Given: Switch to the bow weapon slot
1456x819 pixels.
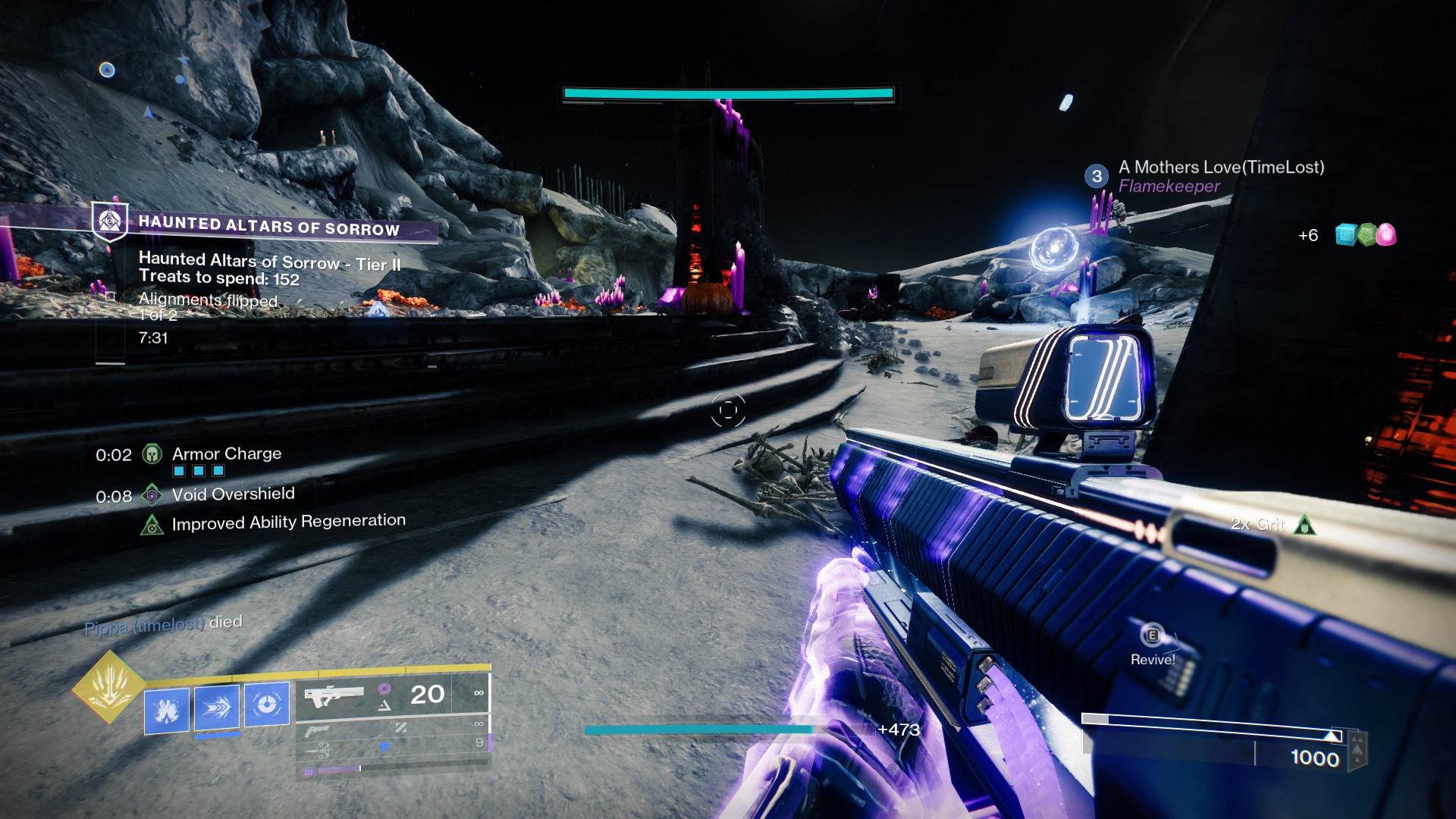Looking at the screenshot, I should click(324, 751).
